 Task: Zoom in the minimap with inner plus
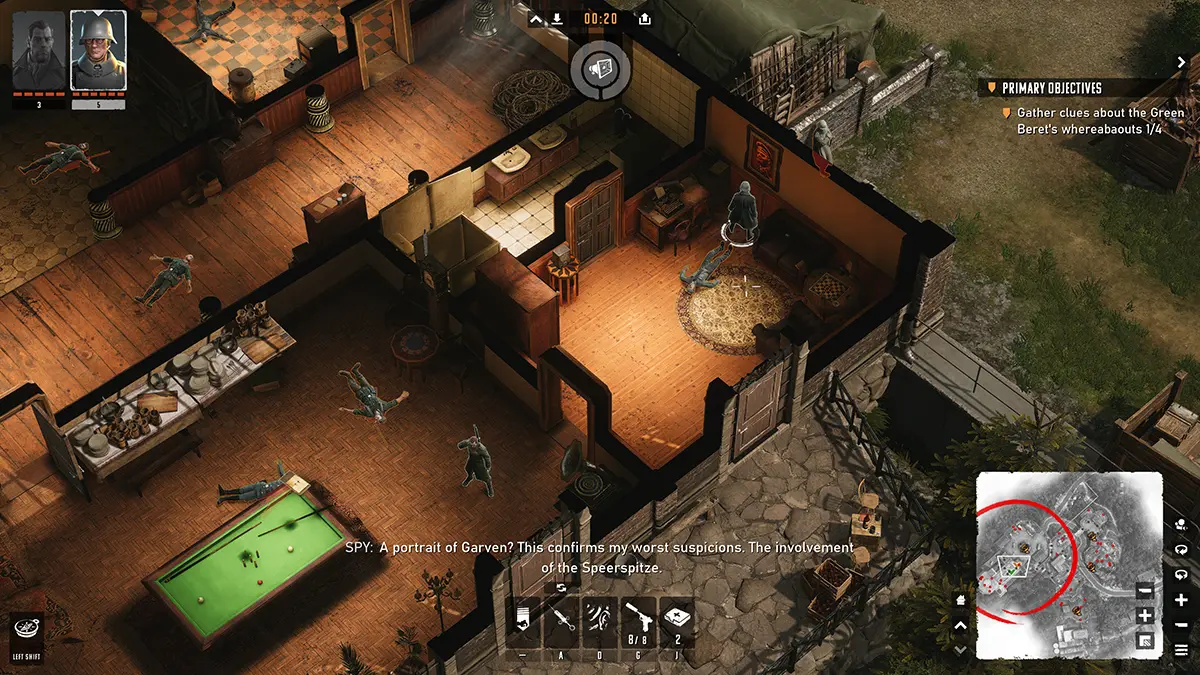1145,616
